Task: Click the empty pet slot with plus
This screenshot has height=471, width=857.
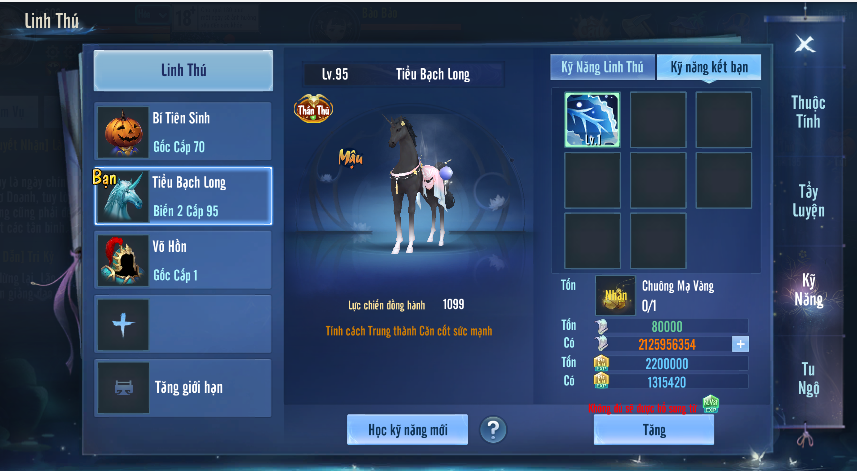Action: click(183, 324)
